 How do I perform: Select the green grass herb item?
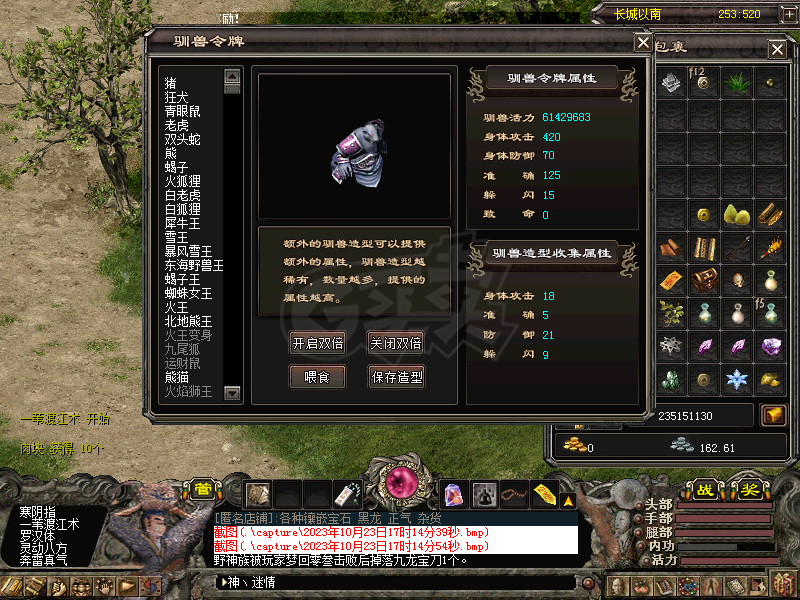(x=738, y=82)
